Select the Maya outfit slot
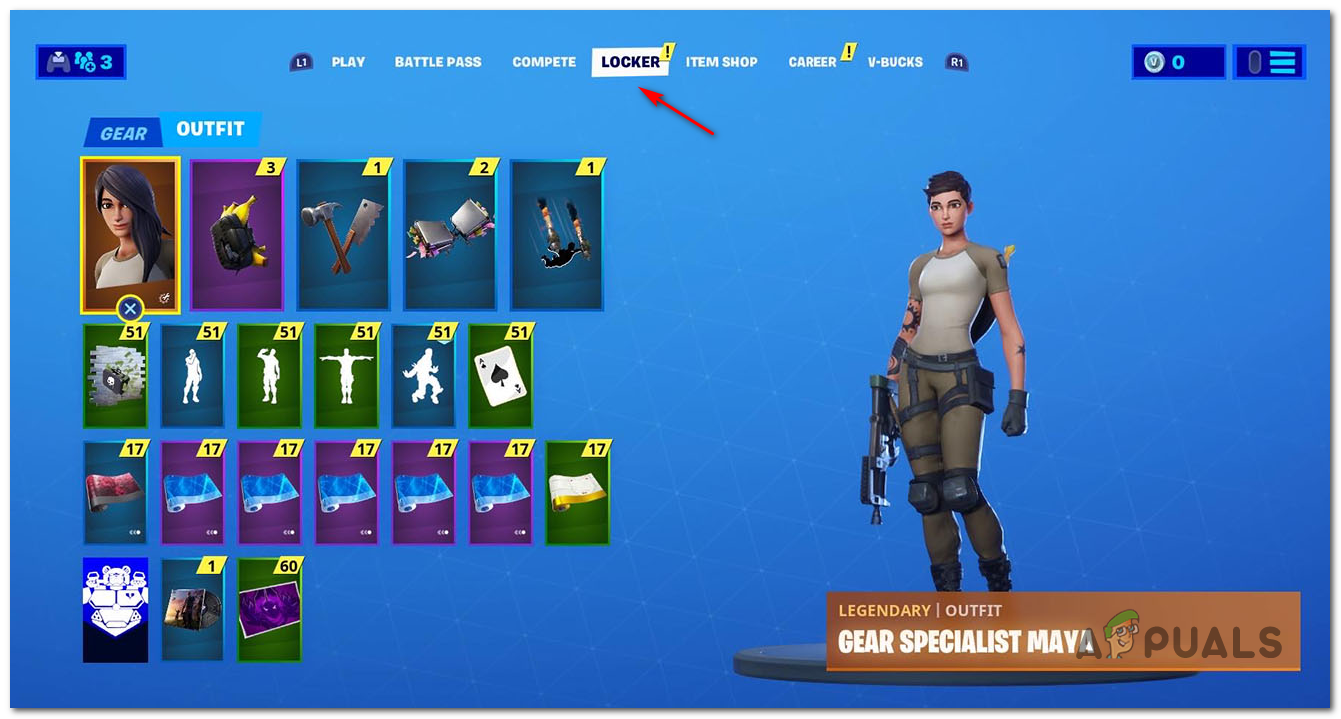This screenshot has height=719, width=1341. coord(130,235)
